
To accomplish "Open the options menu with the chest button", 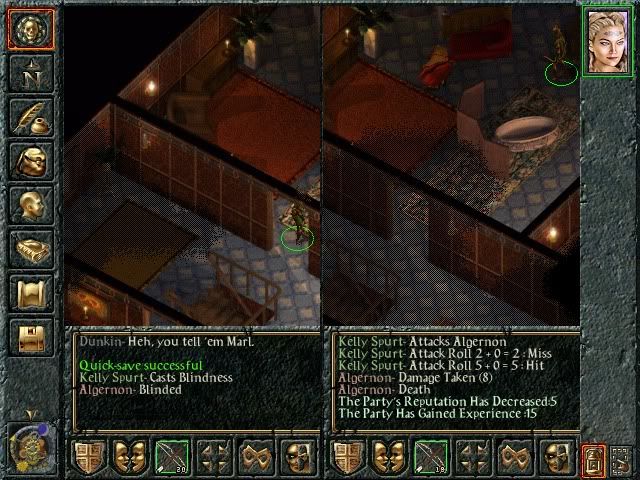I will tap(30, 337).
